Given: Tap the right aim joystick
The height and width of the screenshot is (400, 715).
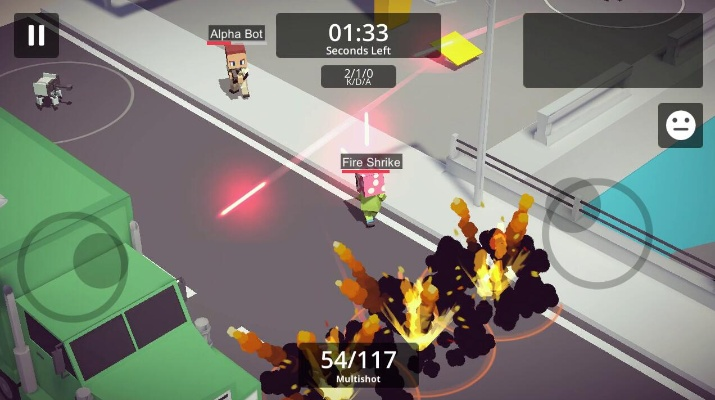Looking at the screenshot, I should (x=597, y=233).
